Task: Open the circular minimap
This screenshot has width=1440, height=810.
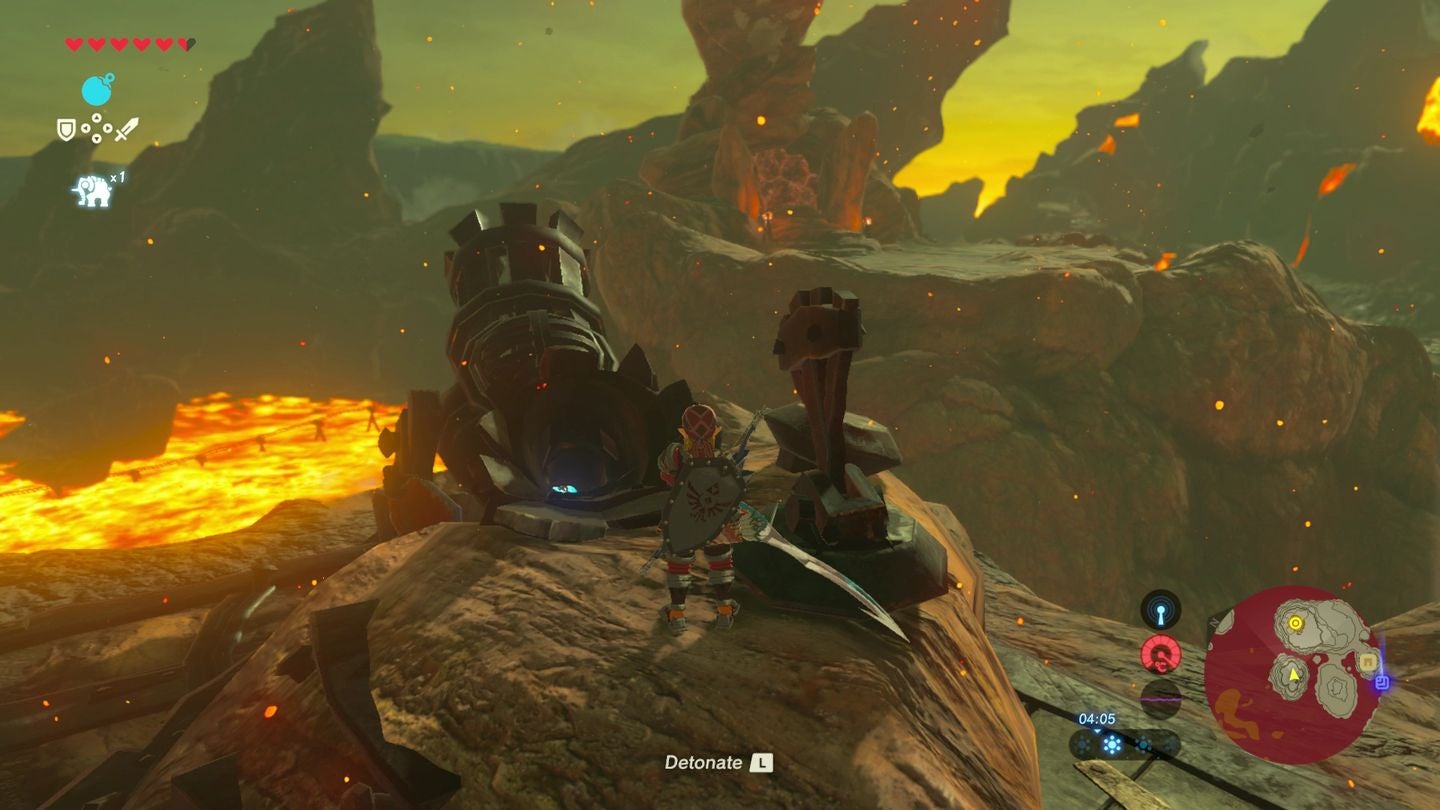Action: pyautogui.click(x=1293, y=676)
